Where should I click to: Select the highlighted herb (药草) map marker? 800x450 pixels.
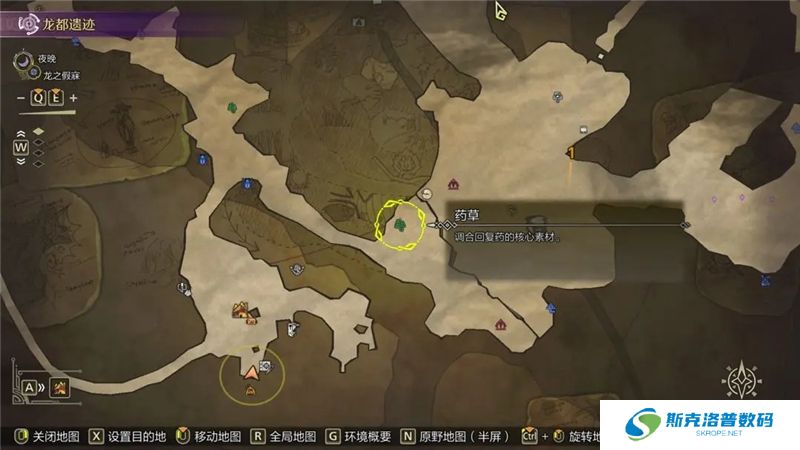(x=400, y=225)
